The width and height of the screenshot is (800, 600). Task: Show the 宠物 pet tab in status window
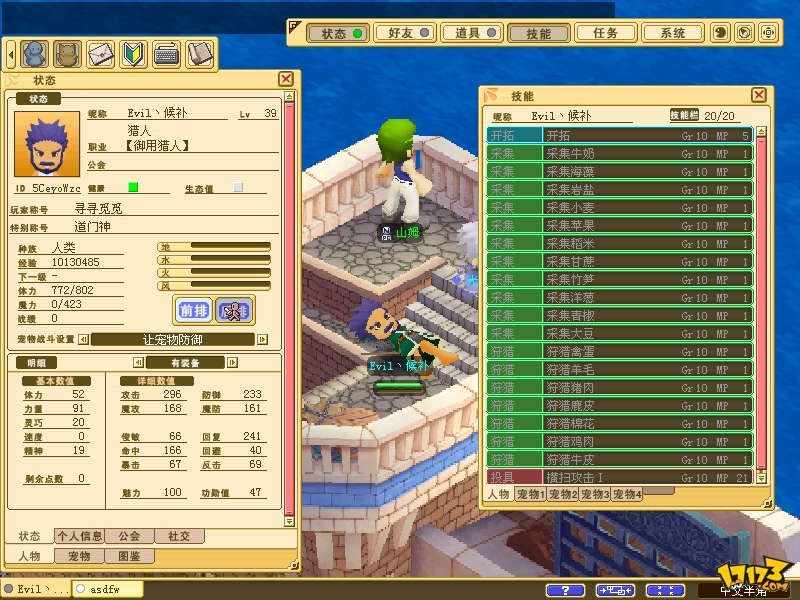point(79,556)
